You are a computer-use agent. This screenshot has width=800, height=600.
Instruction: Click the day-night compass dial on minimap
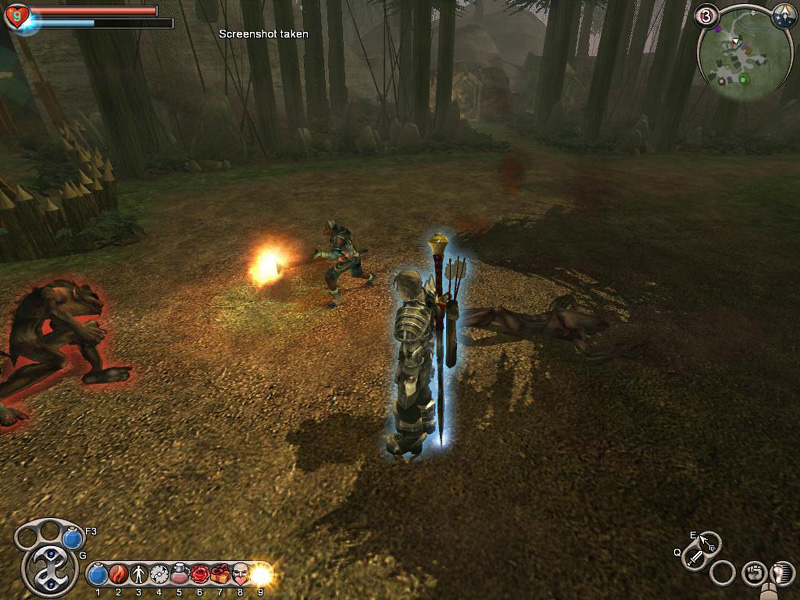coord(783,16)
